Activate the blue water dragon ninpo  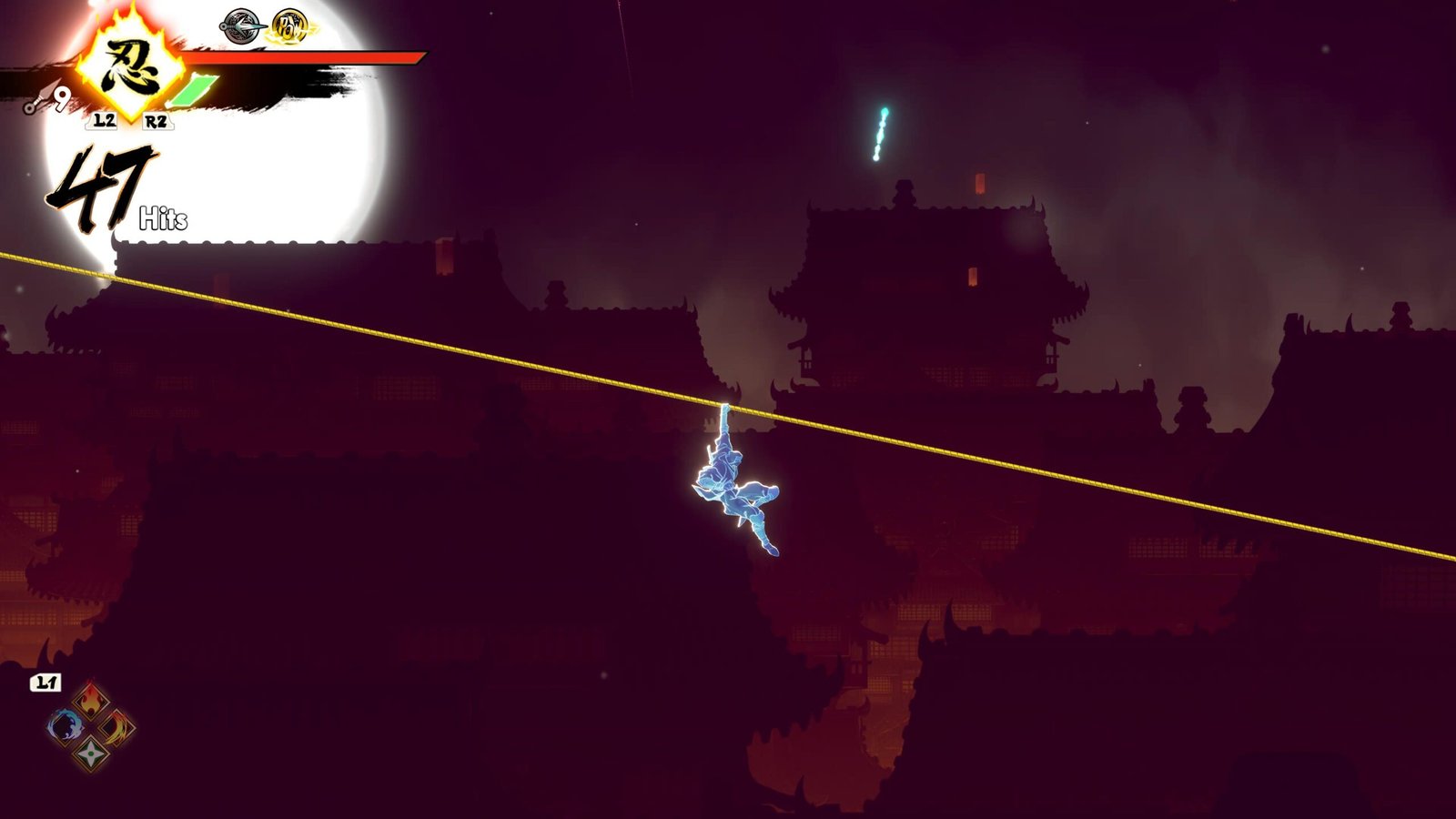65,726
